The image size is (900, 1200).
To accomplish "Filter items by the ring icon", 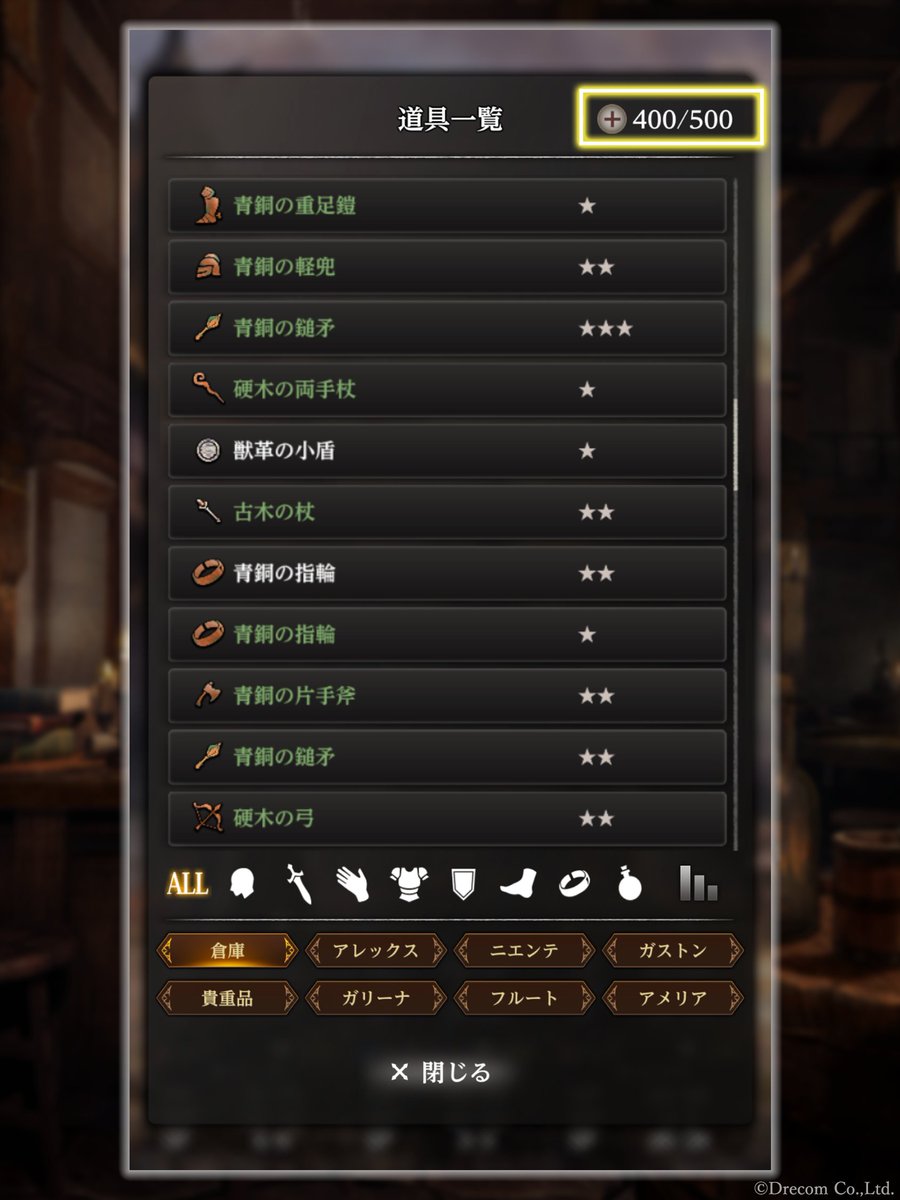I will tap(574, 884).
